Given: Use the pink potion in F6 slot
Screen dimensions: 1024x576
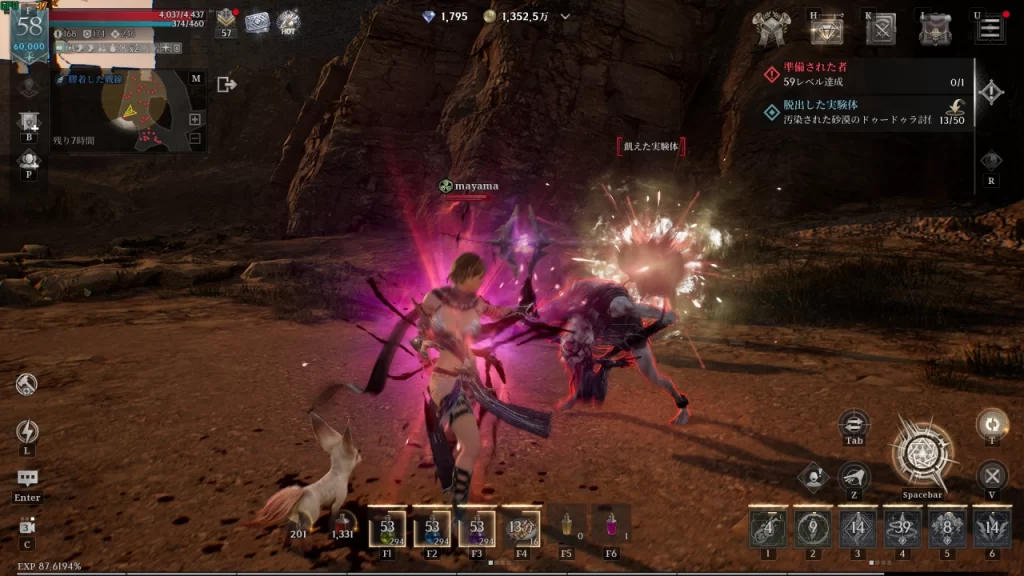Looking at the screenshot, I should pos(611,525).
